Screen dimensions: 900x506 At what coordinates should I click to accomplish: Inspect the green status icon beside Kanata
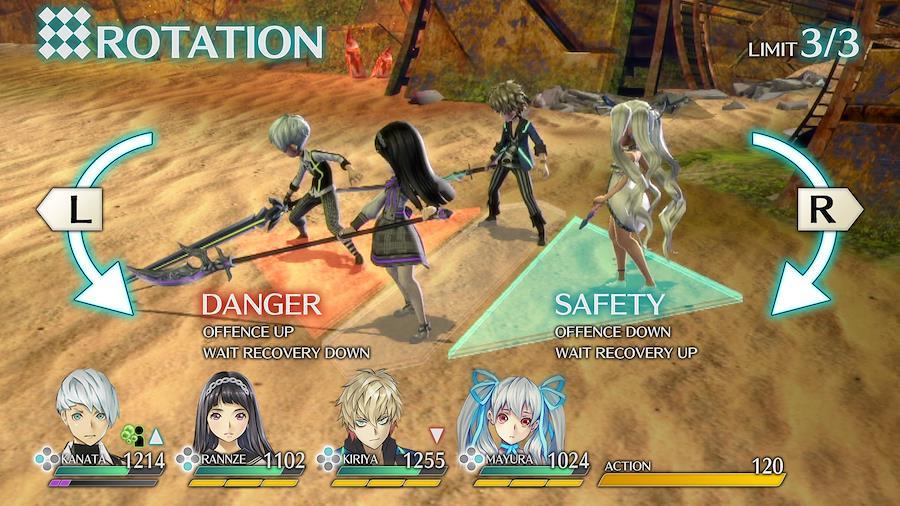[x=133, y=435]
